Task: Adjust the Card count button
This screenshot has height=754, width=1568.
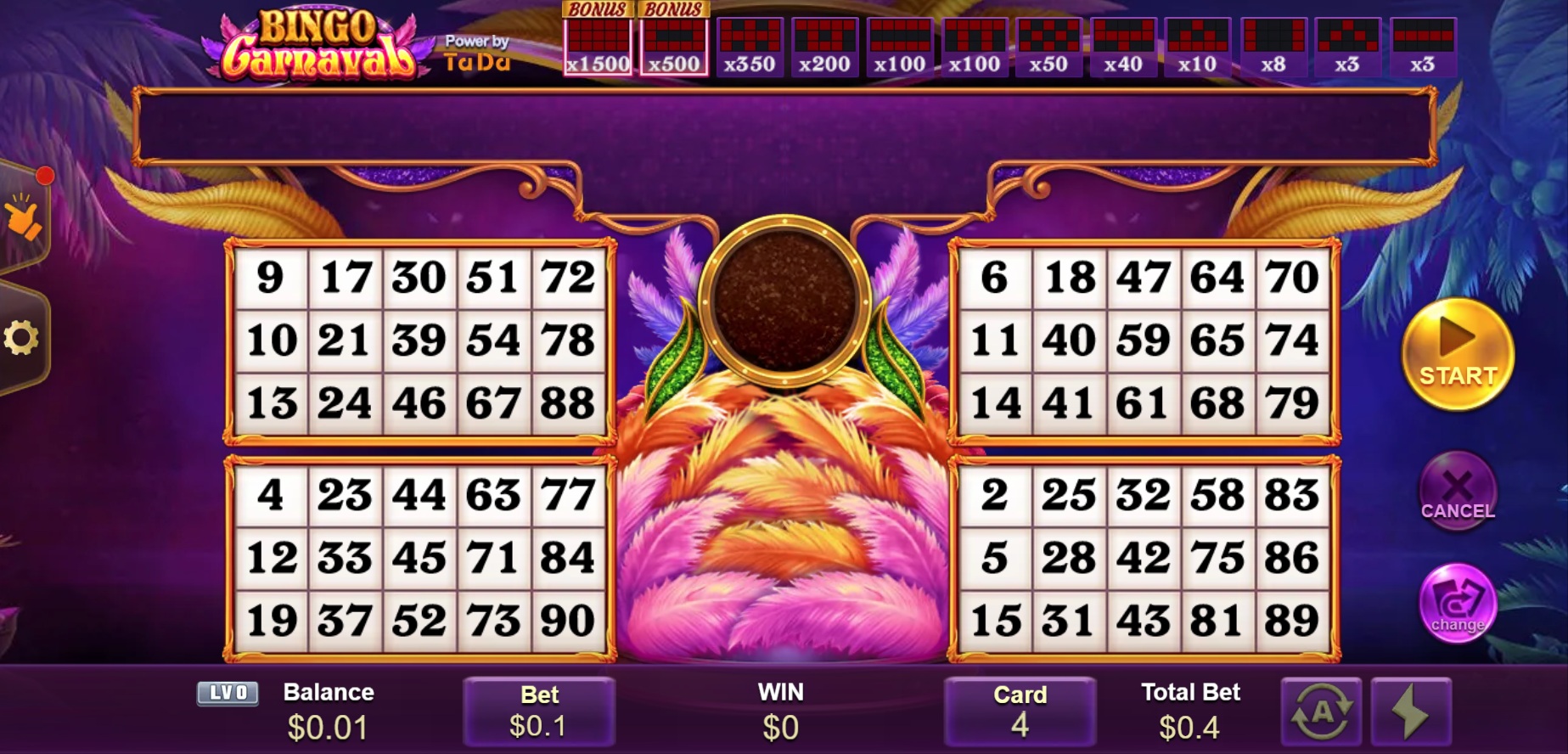Action: coord(1020,712)
